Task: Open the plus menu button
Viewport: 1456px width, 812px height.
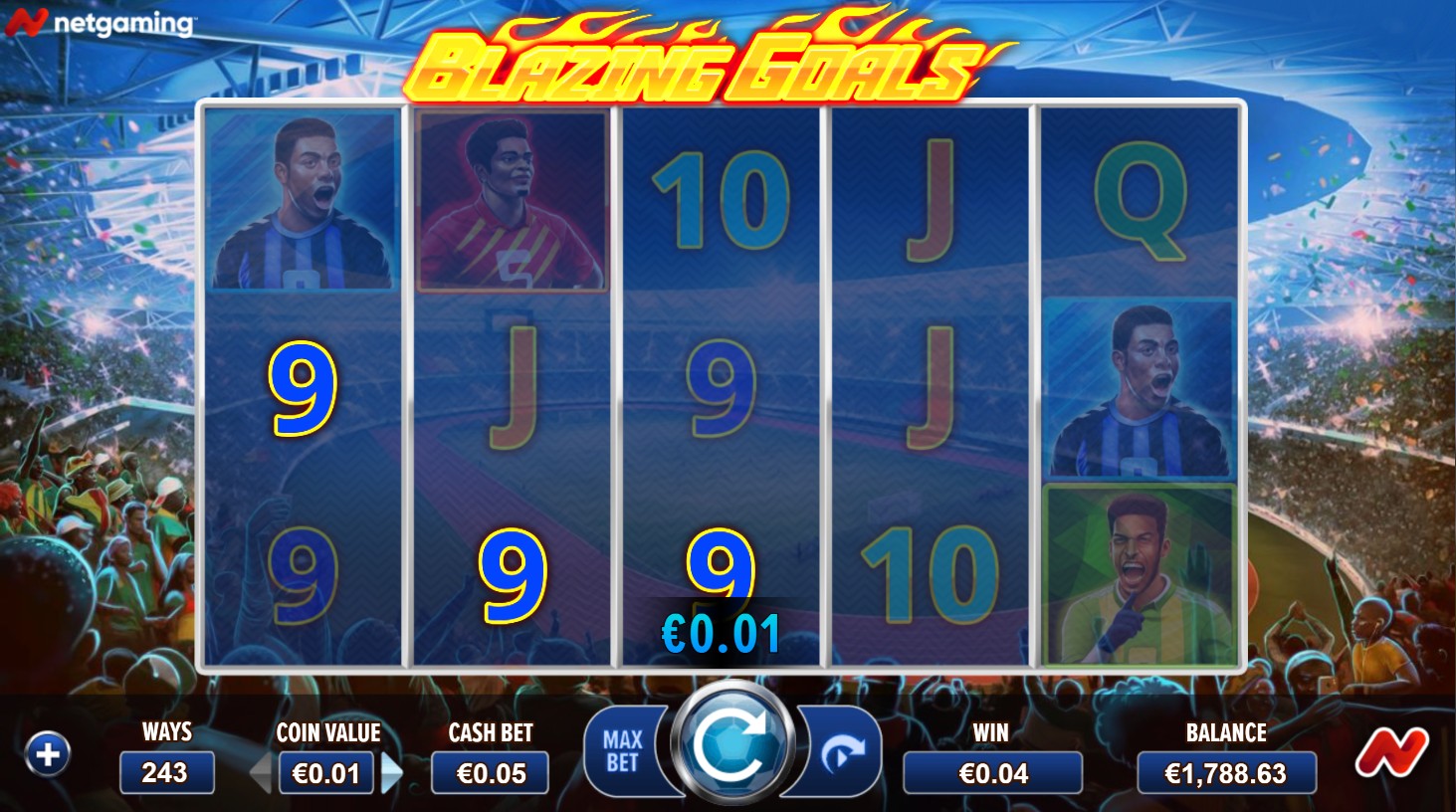Action: pyautogui.click(x=48, y=754)
